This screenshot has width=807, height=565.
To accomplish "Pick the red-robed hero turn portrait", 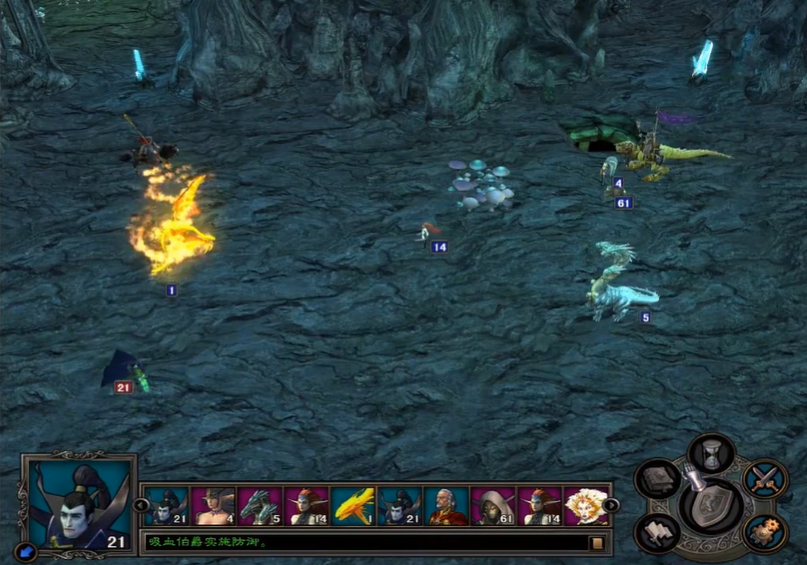I will tap(446, 507).
